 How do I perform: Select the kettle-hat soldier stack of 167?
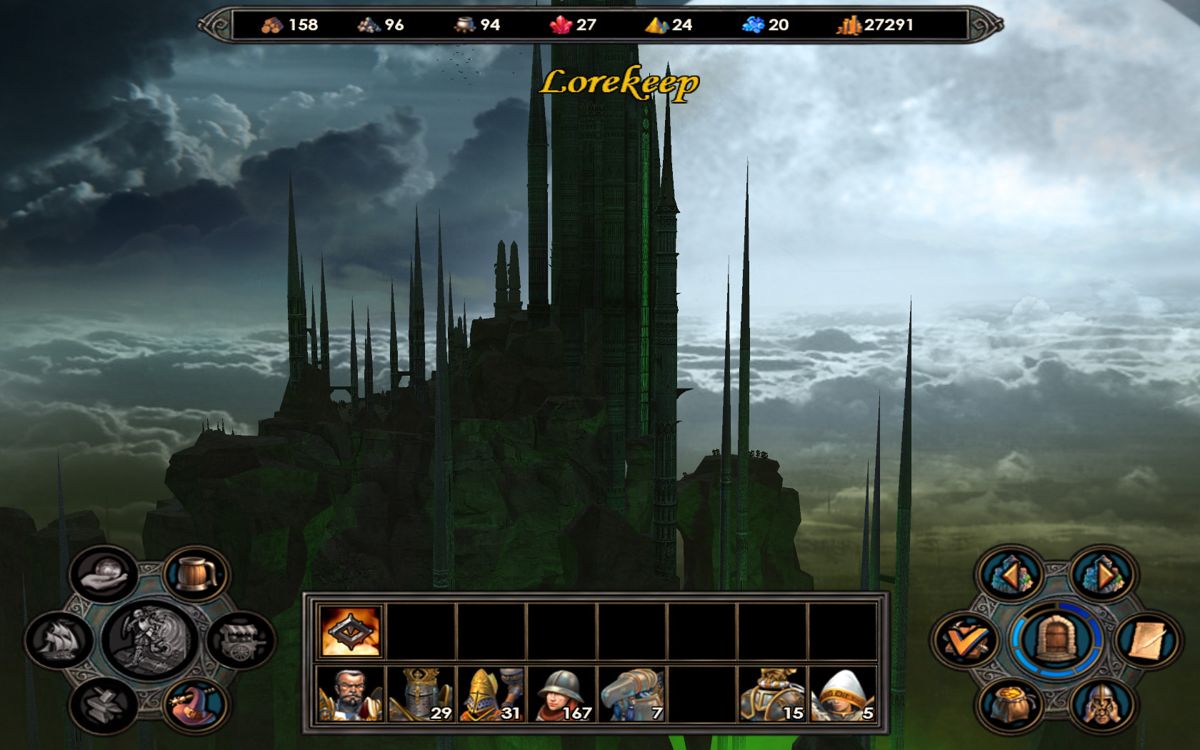(561, 694)
